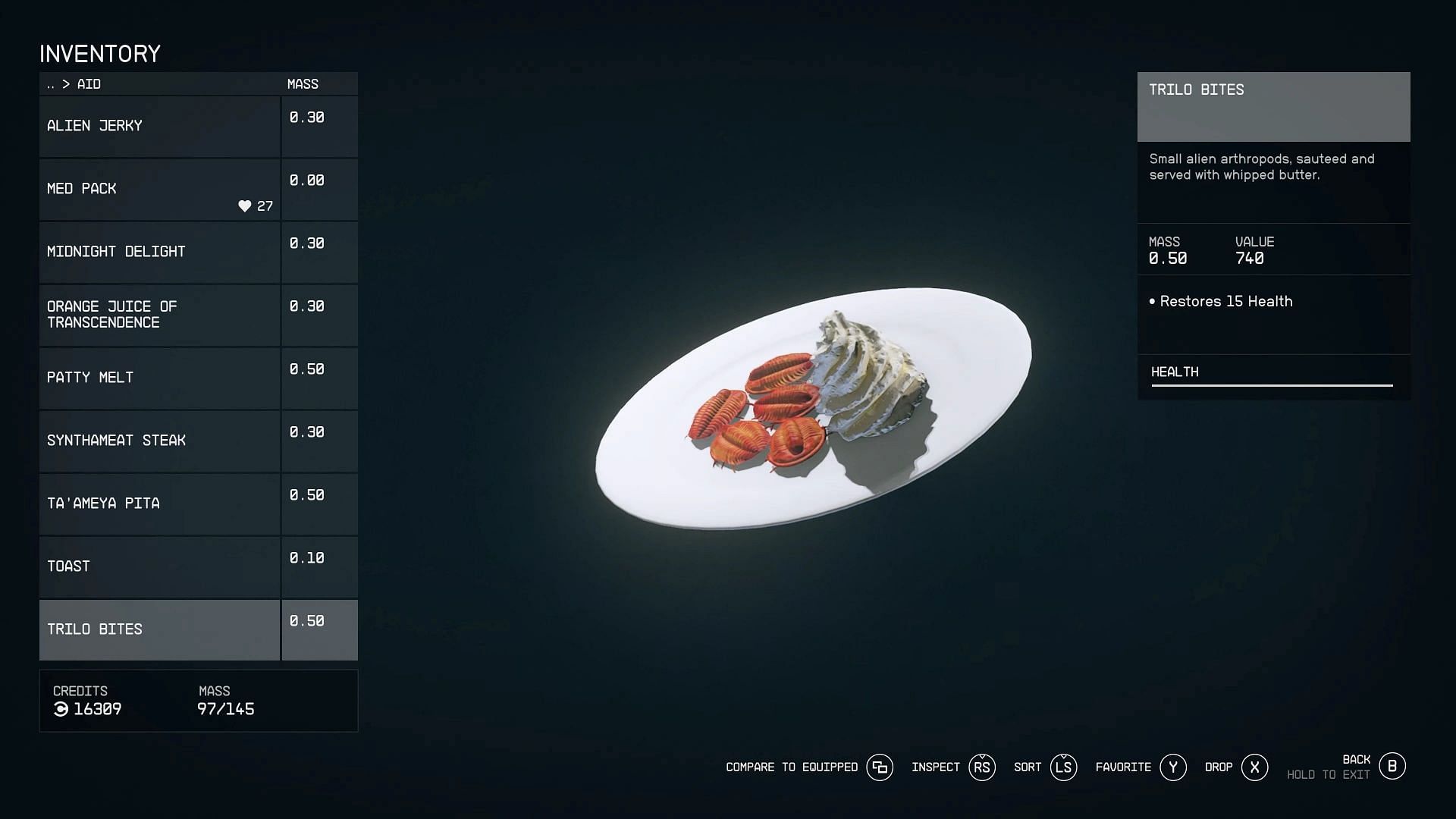Sort items by the Mass column header
1456x819 pixels.
tap(303, 84)
